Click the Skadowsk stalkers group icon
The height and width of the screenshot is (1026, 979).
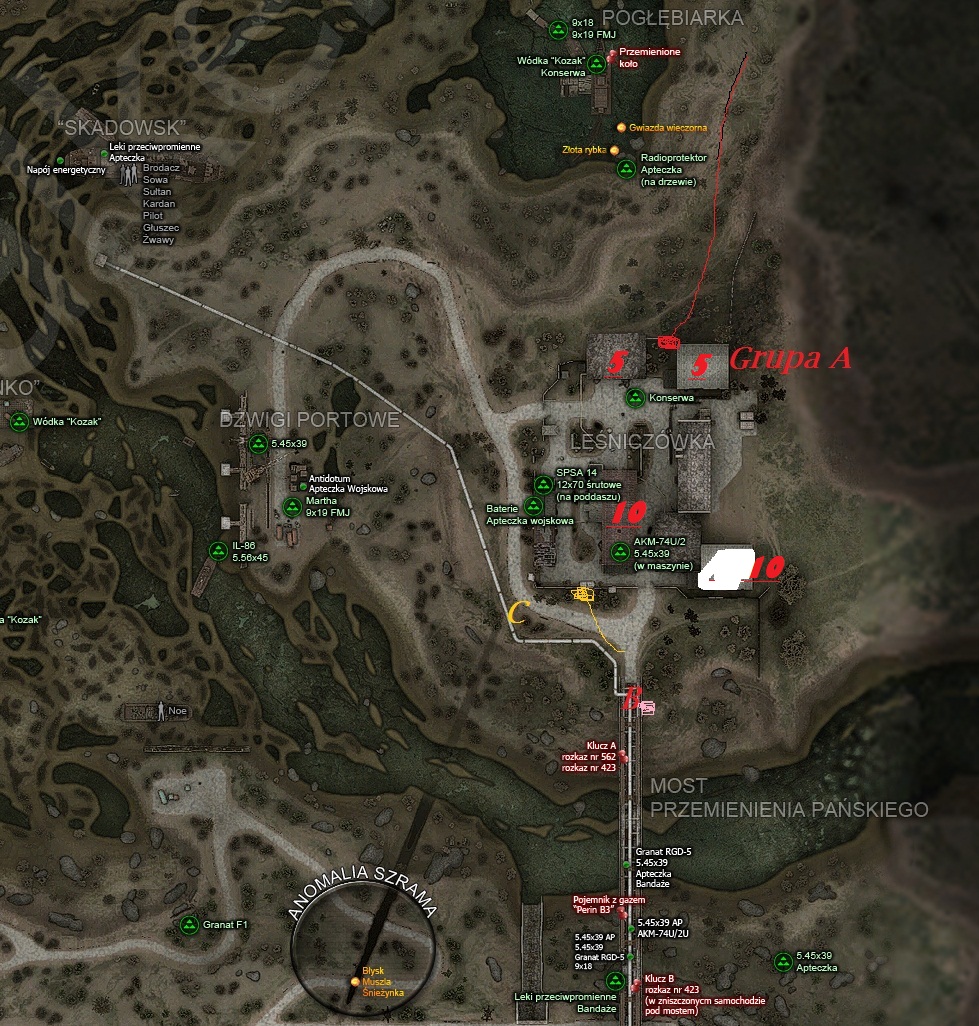pyautogui.click(x=129, y=172)
